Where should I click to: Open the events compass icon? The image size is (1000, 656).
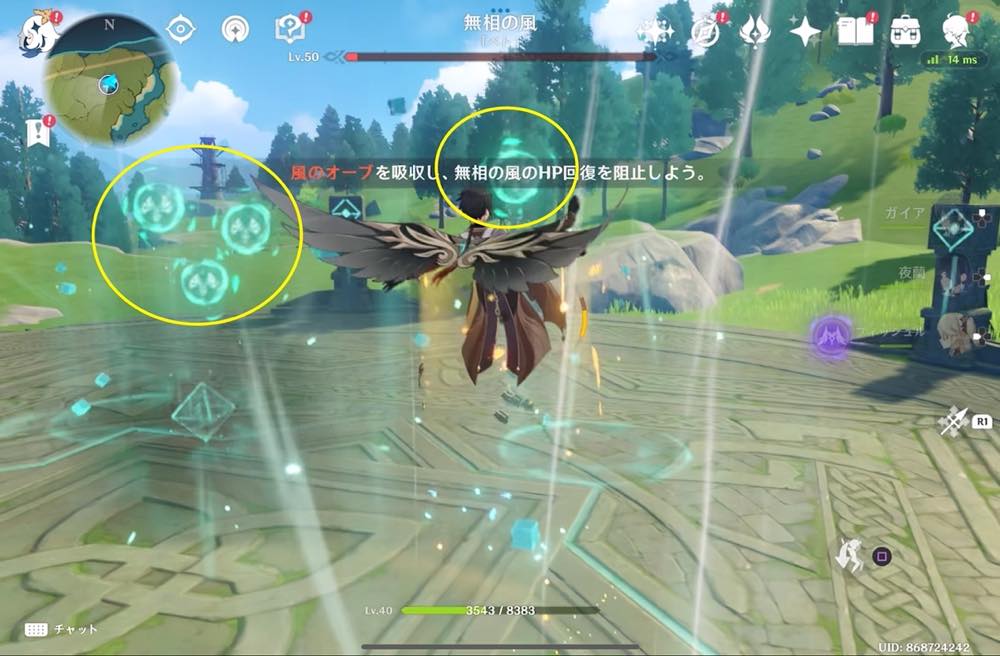[705, 31]
